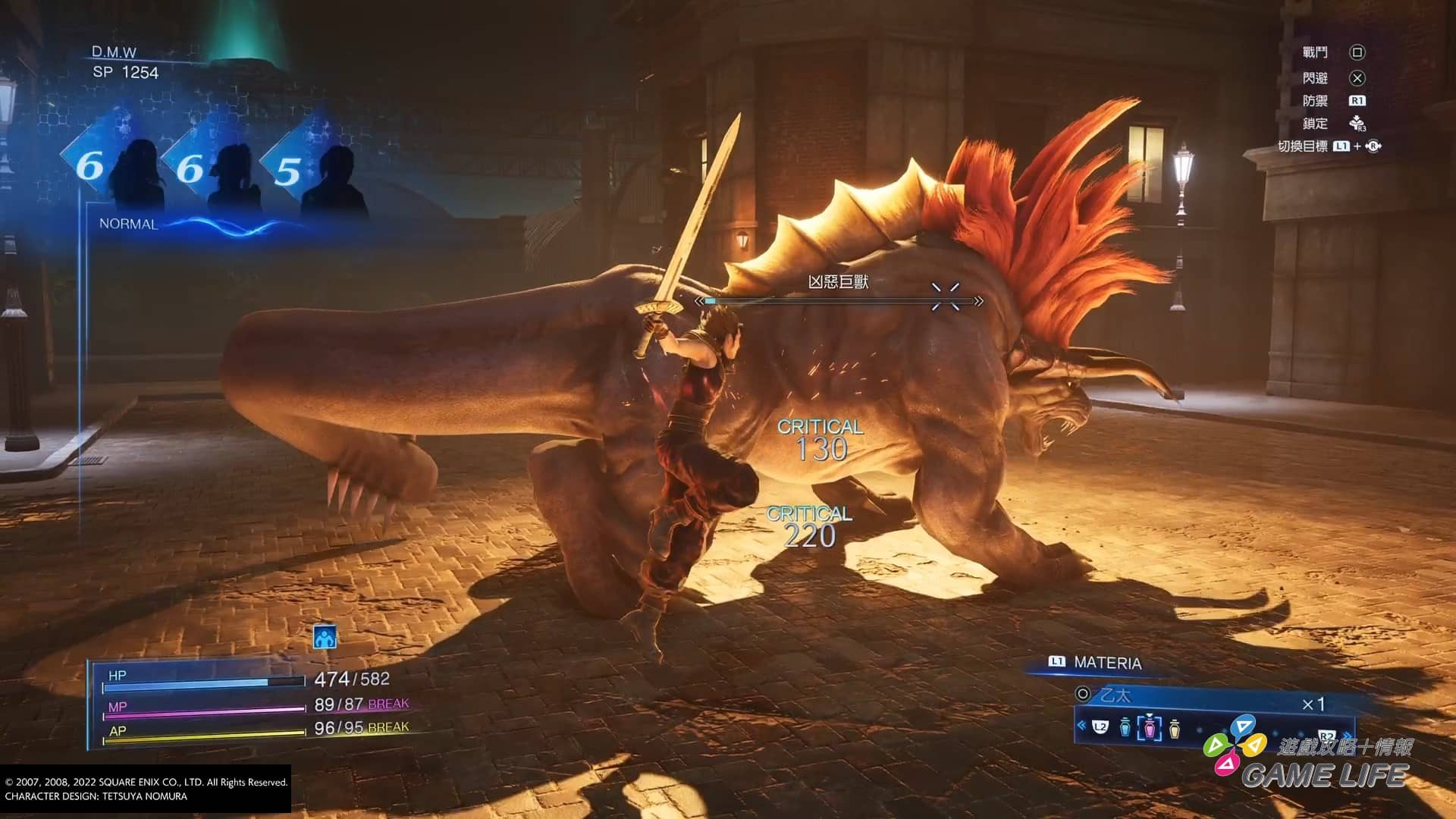
Task: Click the item bar's left double-arrow
Action: point(1081,726)
